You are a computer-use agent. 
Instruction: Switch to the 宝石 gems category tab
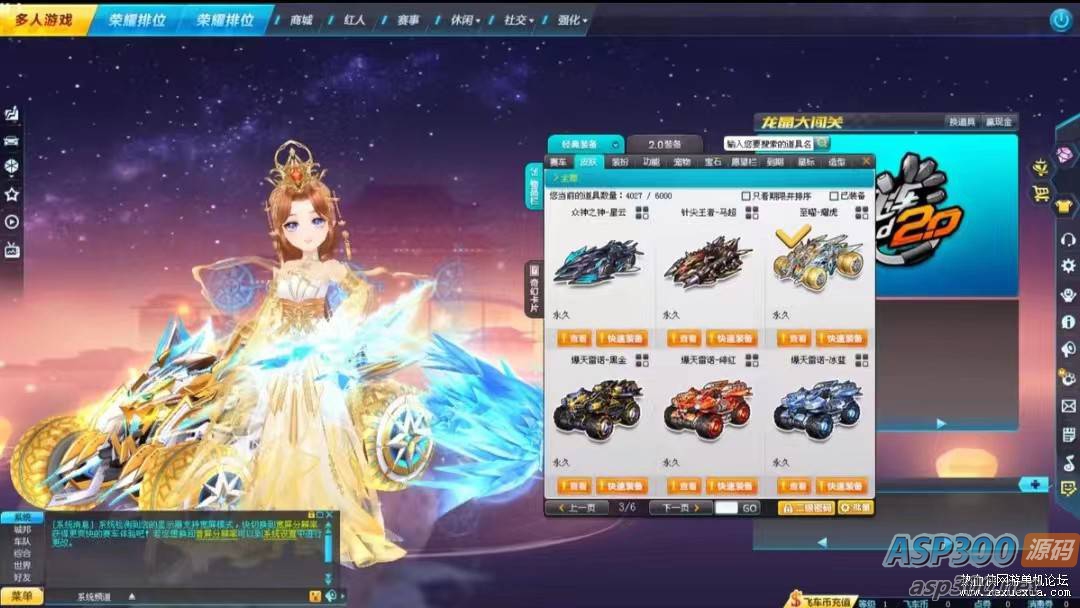tap(713, 161)
